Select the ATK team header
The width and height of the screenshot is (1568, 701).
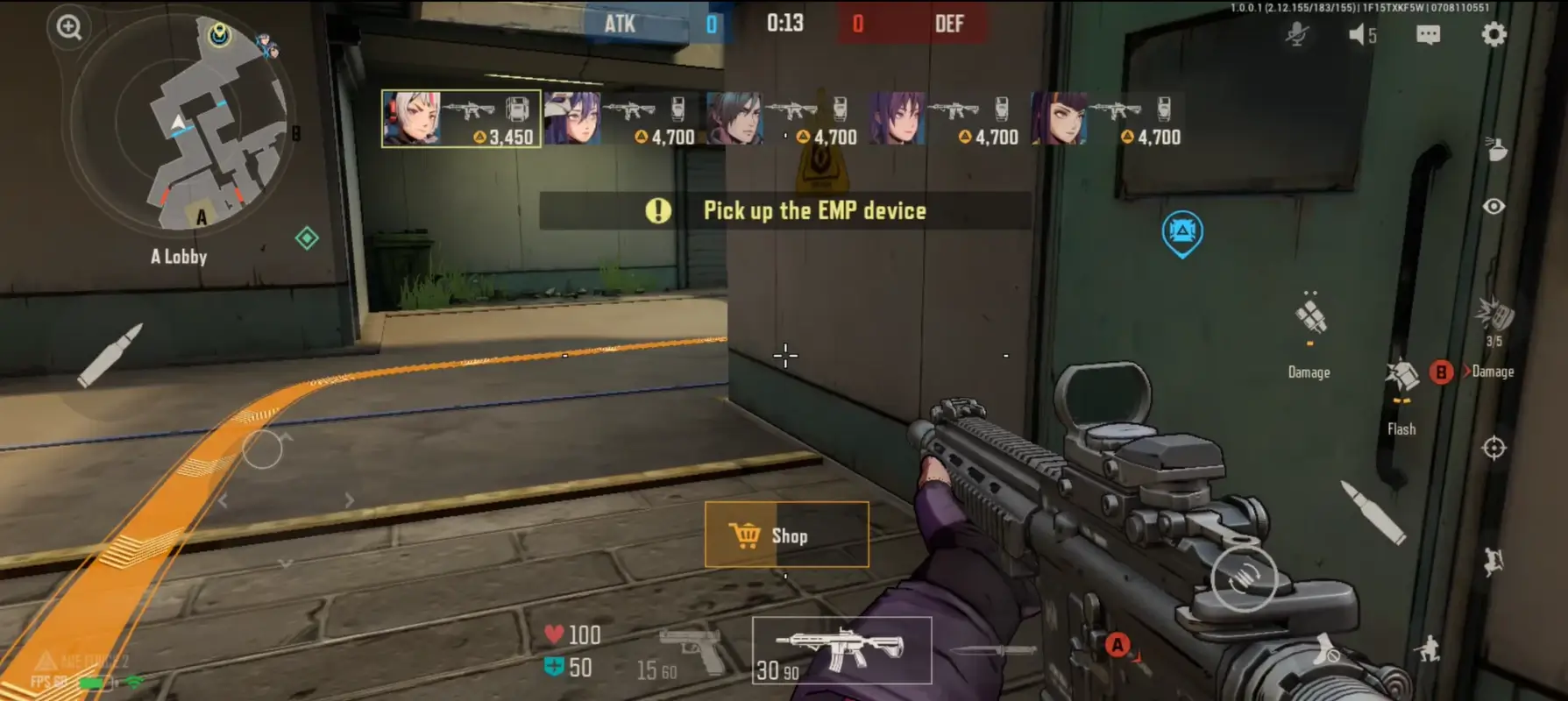pyautogui.click(x=620, y=24)
